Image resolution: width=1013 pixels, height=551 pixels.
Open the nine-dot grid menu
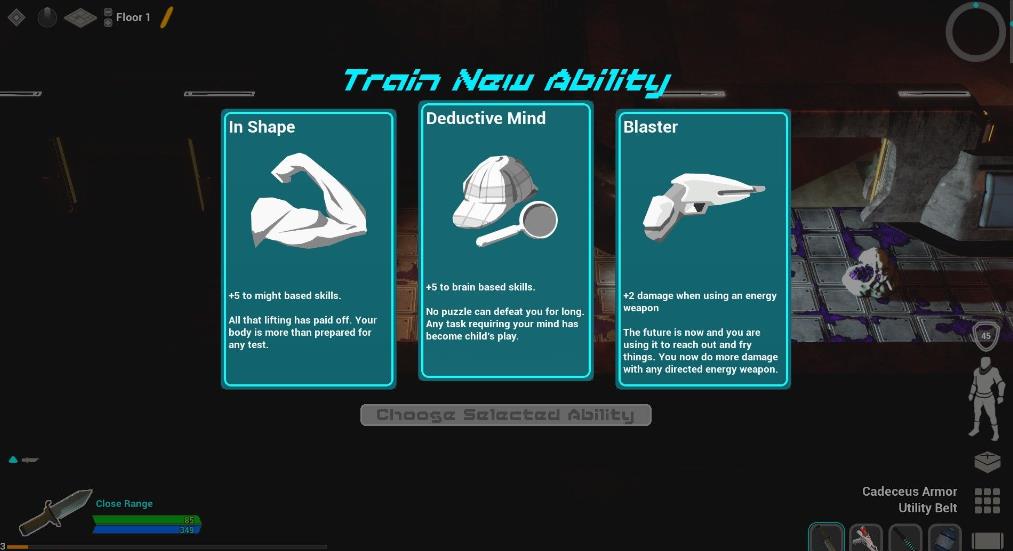pyautogui.click(x=987, y=500)
